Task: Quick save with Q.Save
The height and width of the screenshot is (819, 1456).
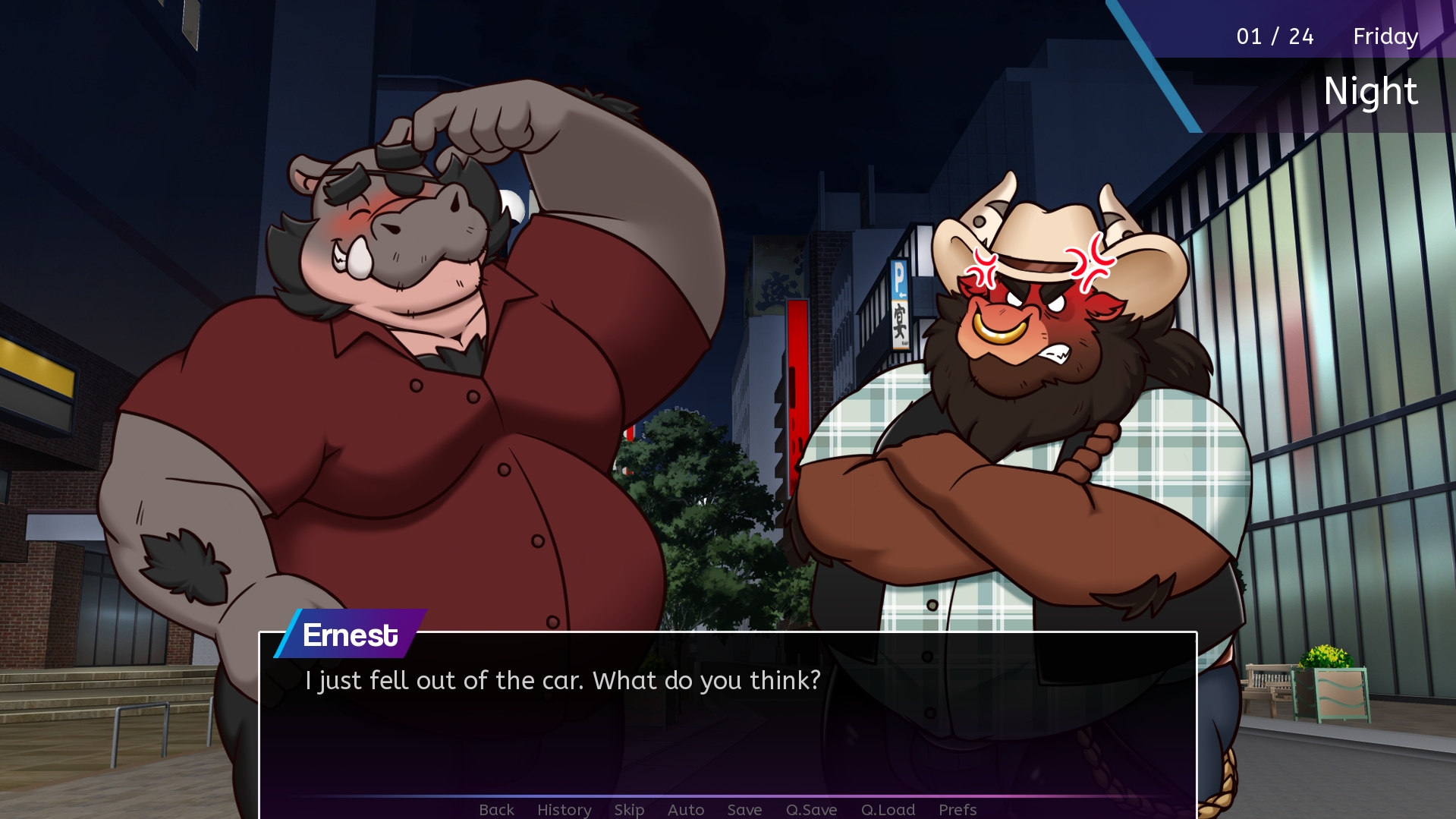Action: (x=811, y=810)
